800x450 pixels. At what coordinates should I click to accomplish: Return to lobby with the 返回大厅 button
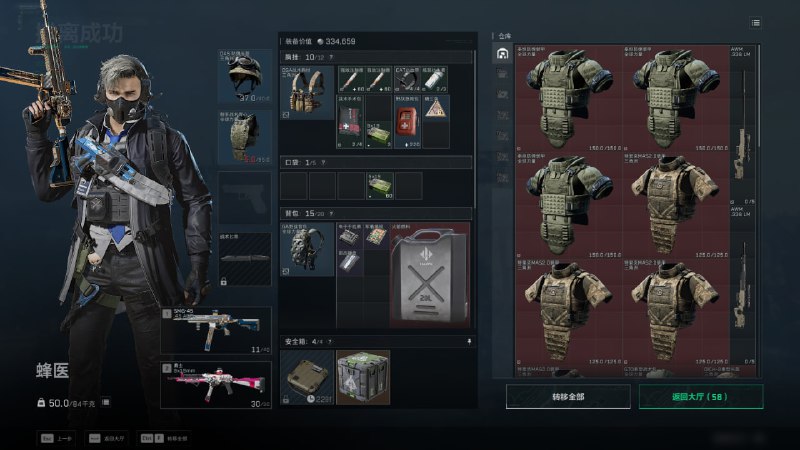[x=700, y=397]
